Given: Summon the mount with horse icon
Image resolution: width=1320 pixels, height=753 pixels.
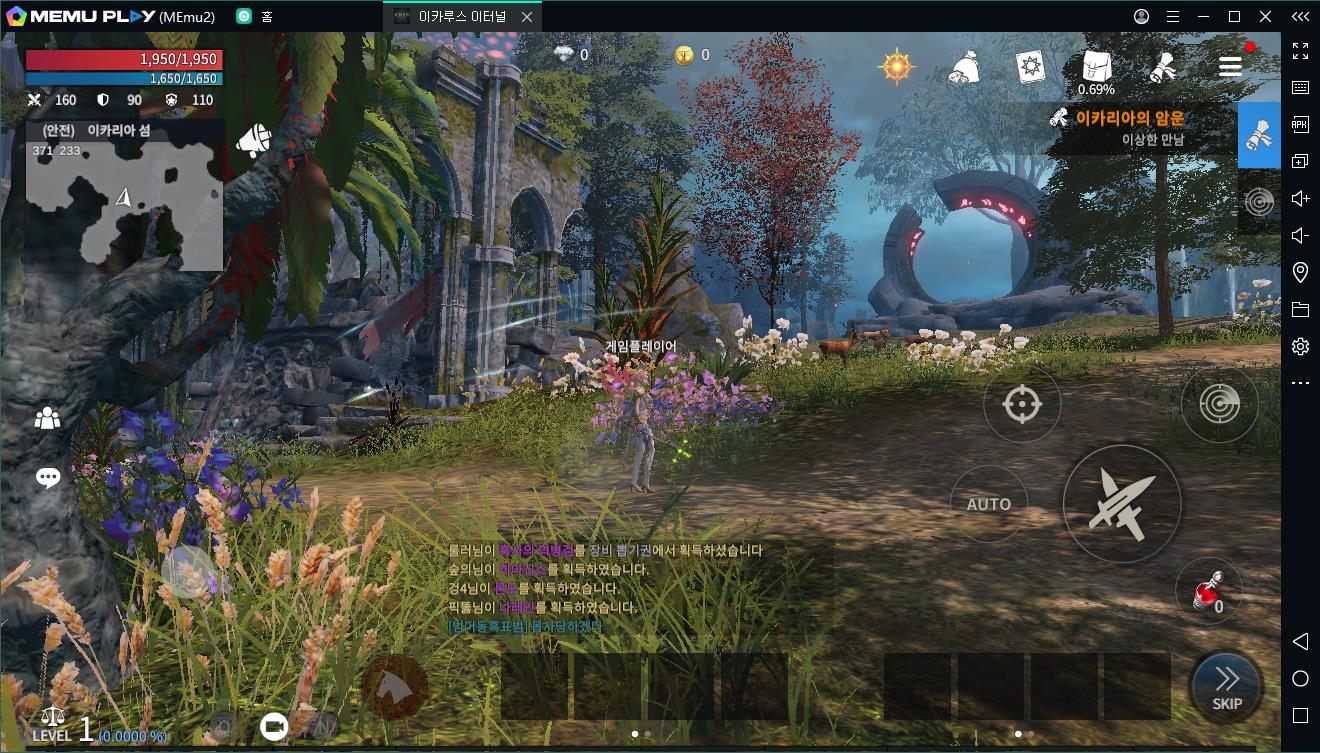Looking at the screenshot, I should pos(394,685).
